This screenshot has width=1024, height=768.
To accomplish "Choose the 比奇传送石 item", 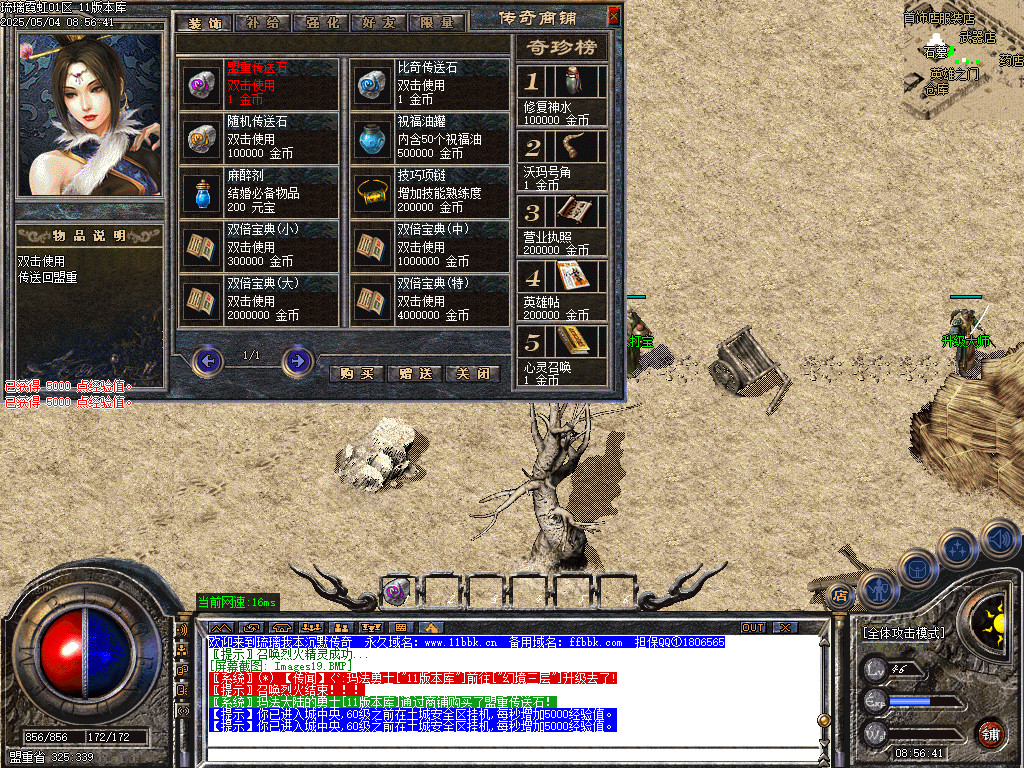I will 430,84.
